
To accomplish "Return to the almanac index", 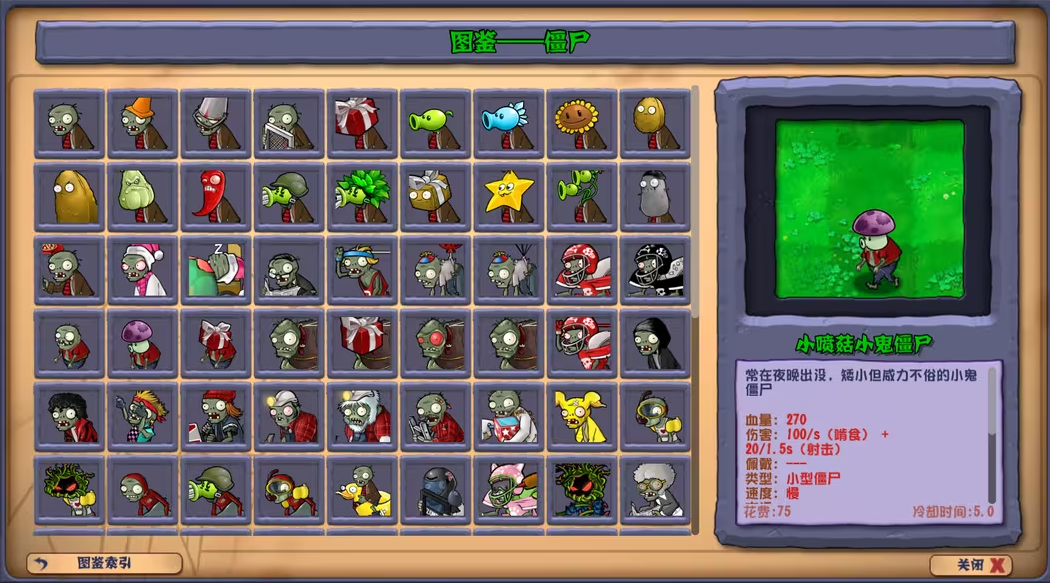I will coord(104,563).
